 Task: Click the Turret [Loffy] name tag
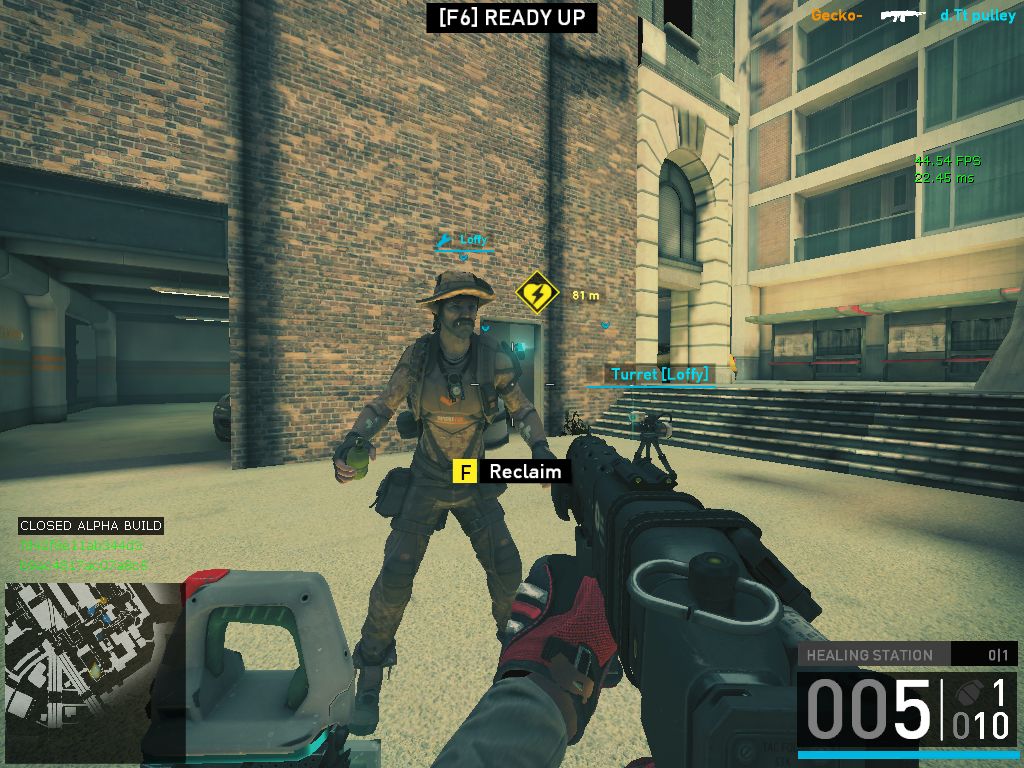(659, 375)
